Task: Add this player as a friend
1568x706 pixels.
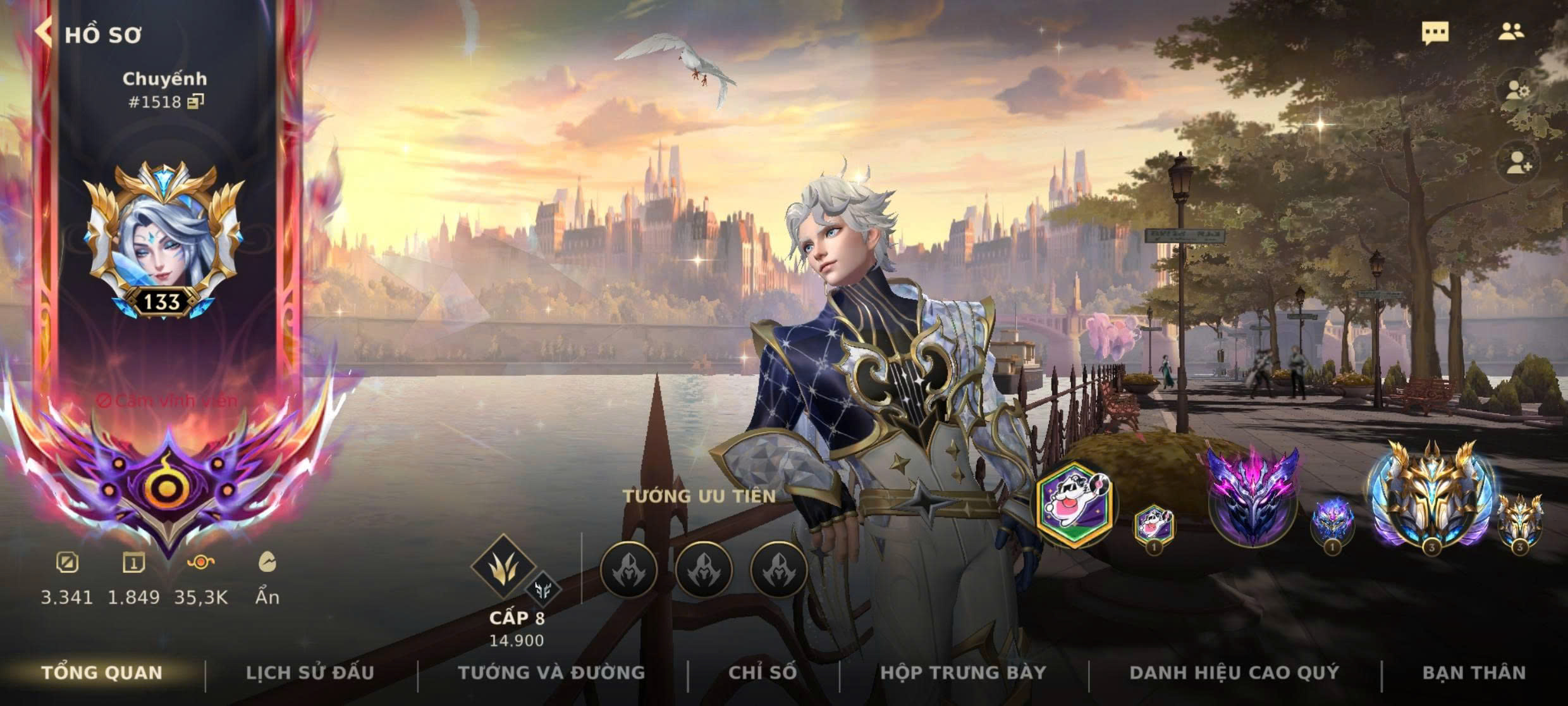Action: pos(1519,163)
